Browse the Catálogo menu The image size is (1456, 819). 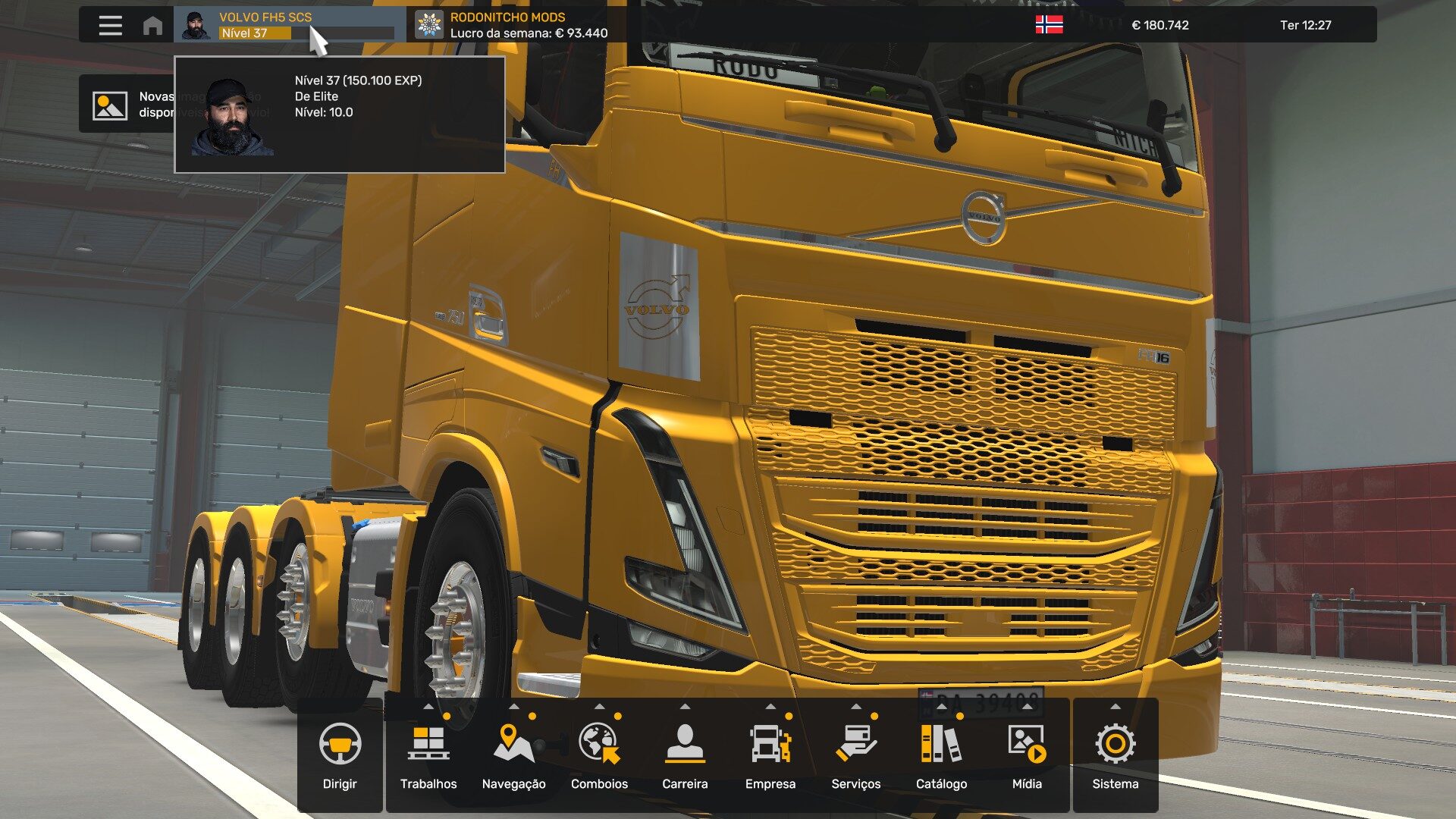tap(941, 757)
